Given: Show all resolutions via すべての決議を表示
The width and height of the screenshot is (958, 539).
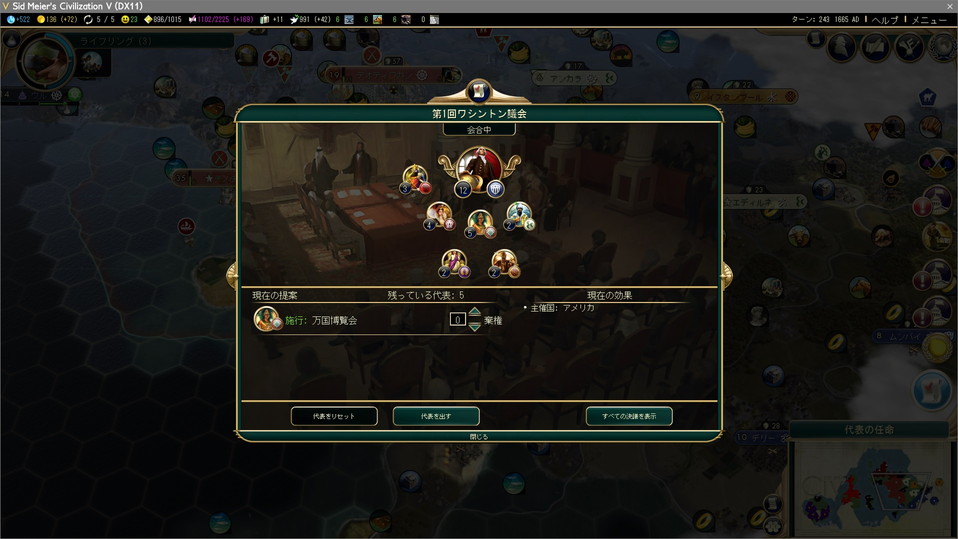Looking at the screenshot, I should click(x=629, y=416).
